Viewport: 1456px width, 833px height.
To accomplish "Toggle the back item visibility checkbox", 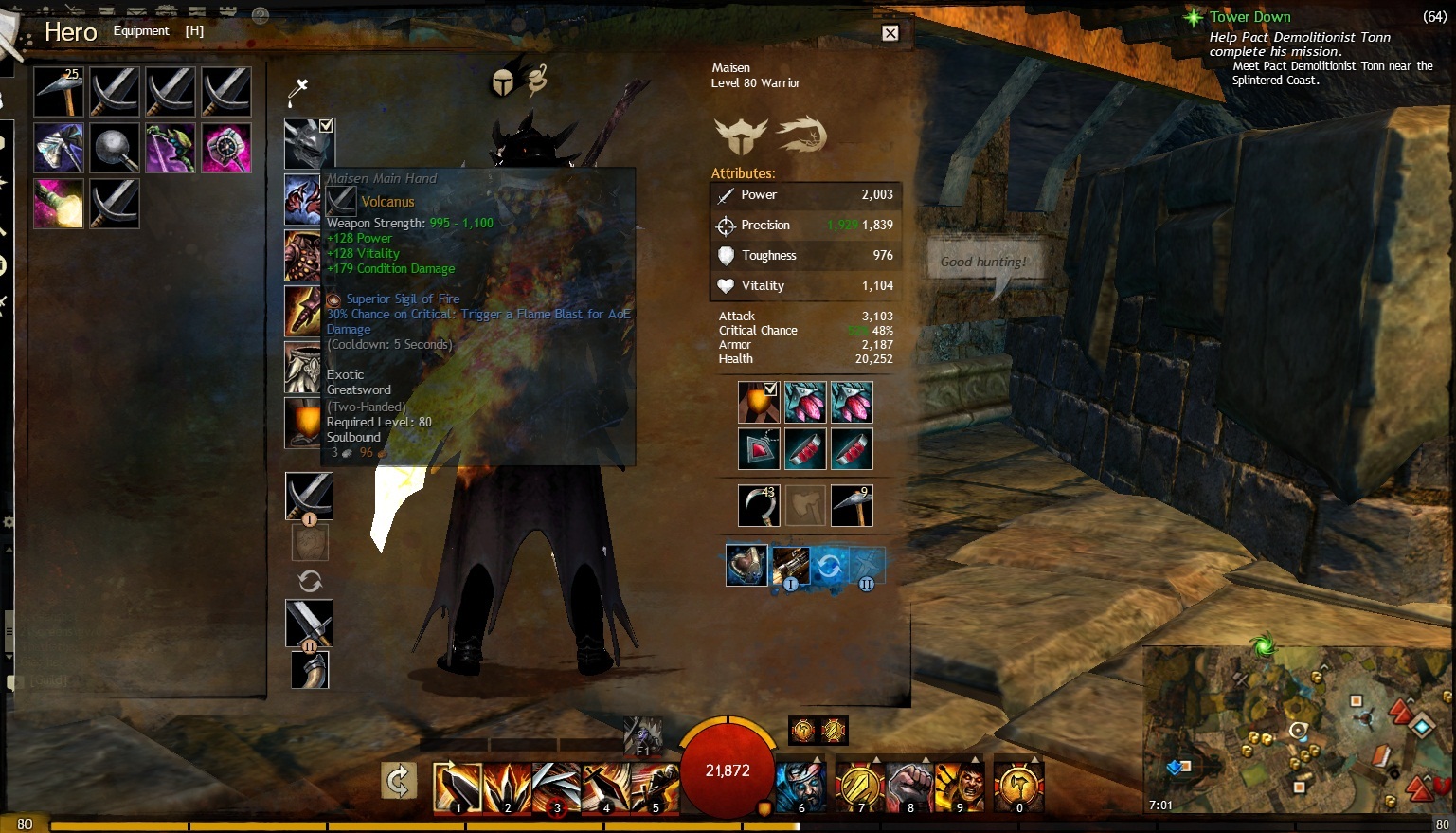I will pos(770,389).
